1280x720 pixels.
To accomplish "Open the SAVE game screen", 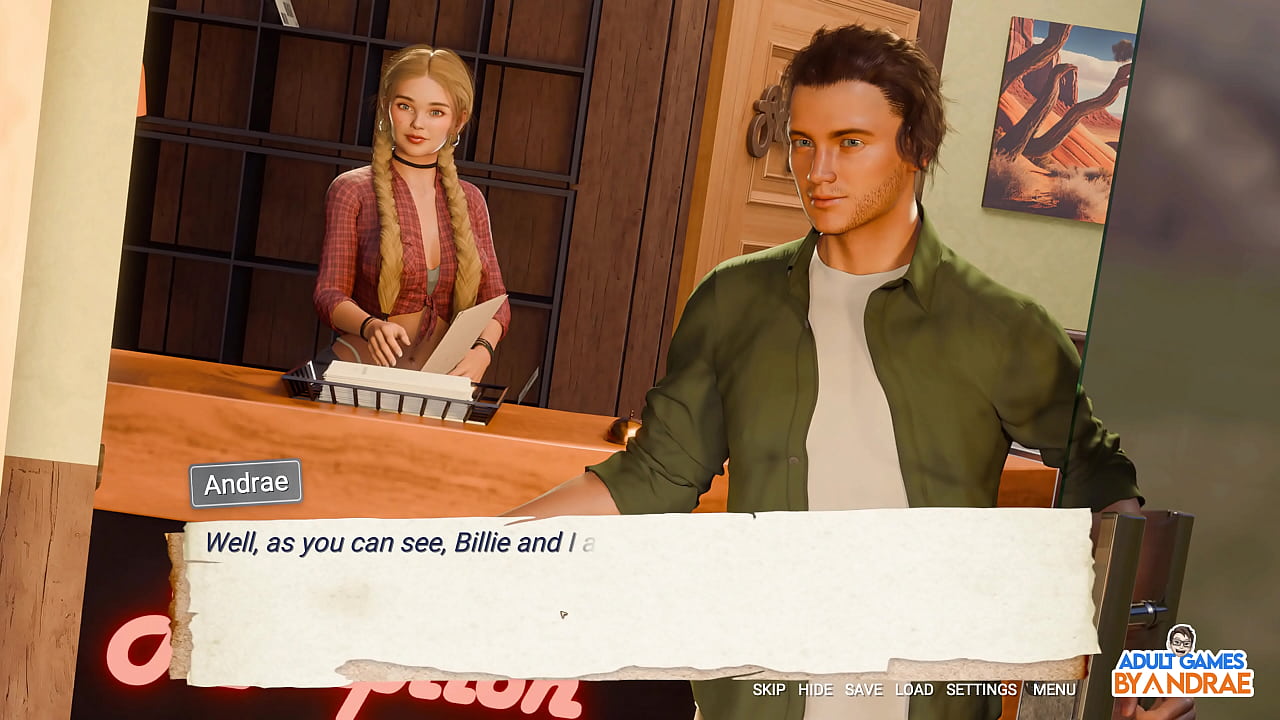I will [x=863, y=689].
